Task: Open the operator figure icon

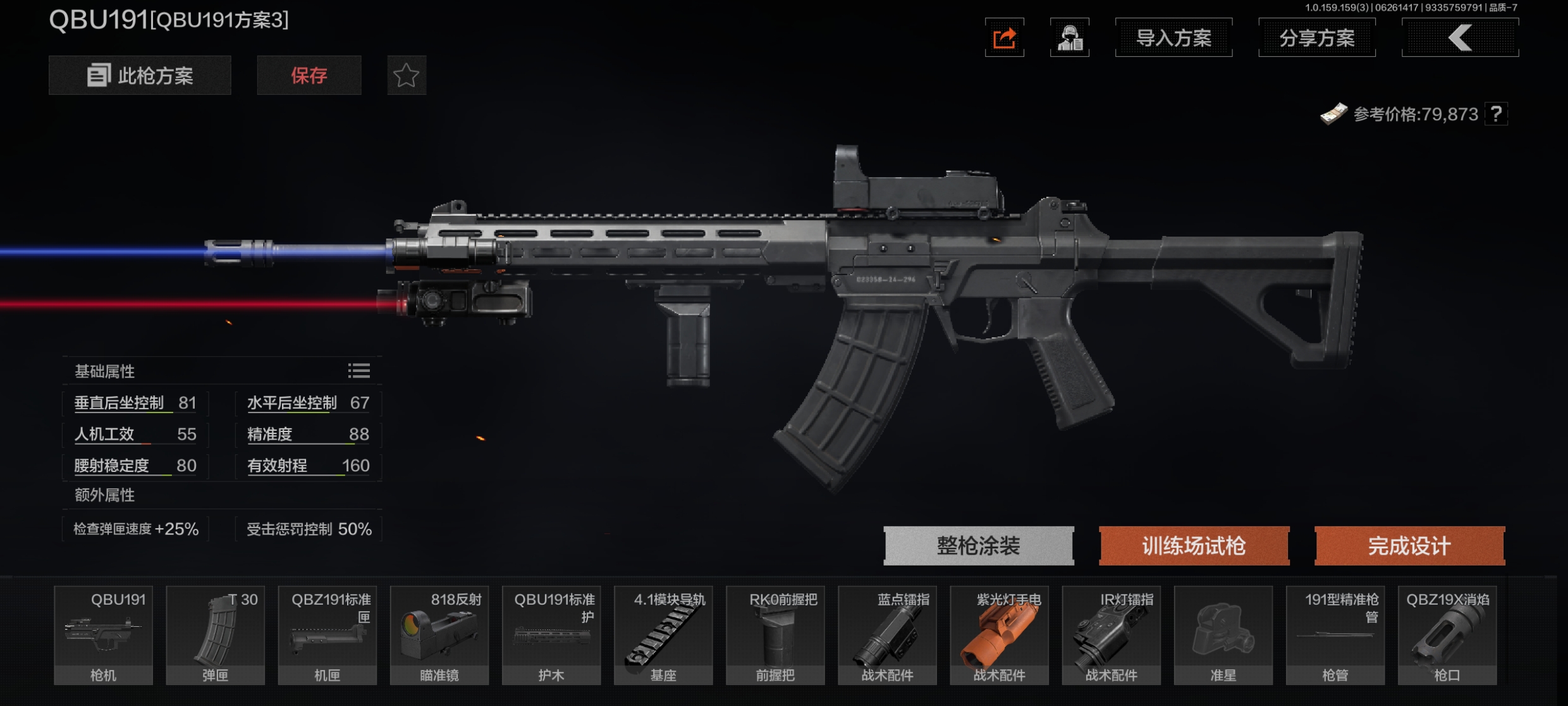Action: (x=1069, y=38)
